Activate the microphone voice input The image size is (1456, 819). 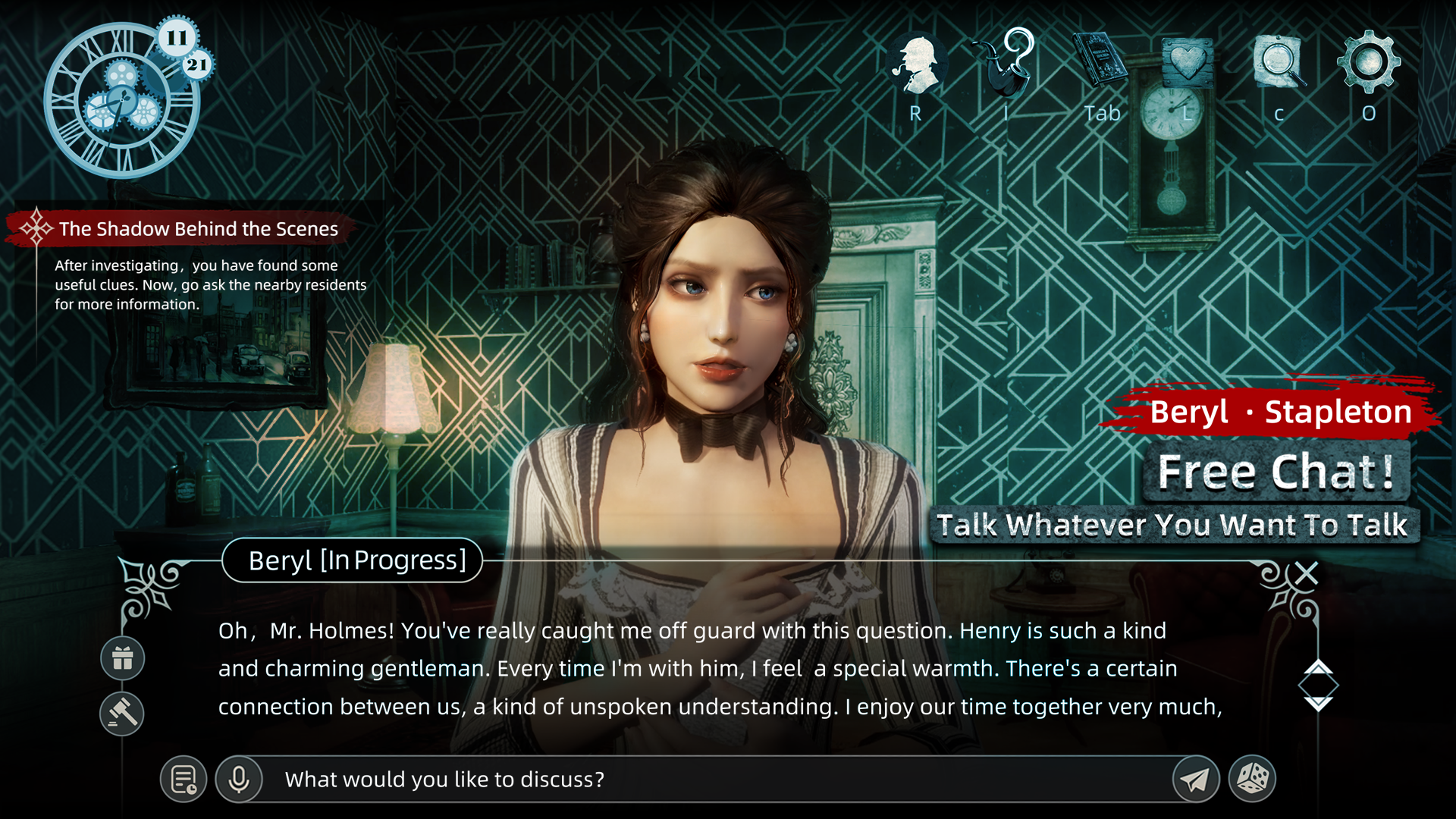(239, 779)
